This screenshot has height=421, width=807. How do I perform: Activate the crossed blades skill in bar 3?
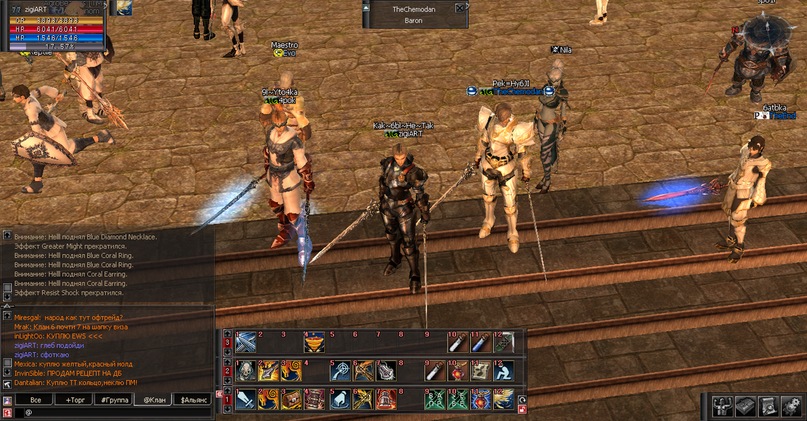point(246,342)
